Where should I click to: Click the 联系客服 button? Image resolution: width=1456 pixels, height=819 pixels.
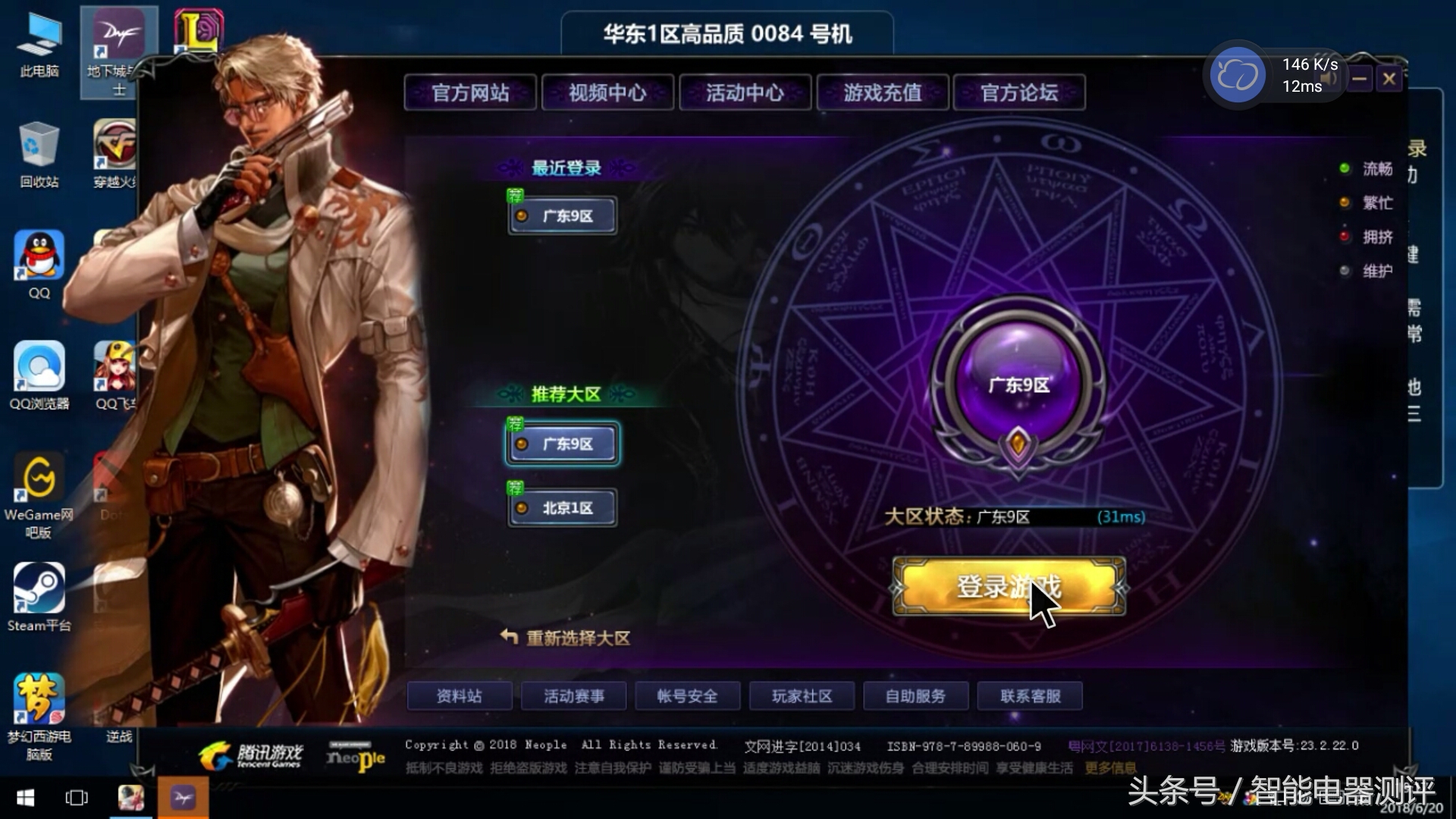pyautogui.click(x=1030, y=695)
